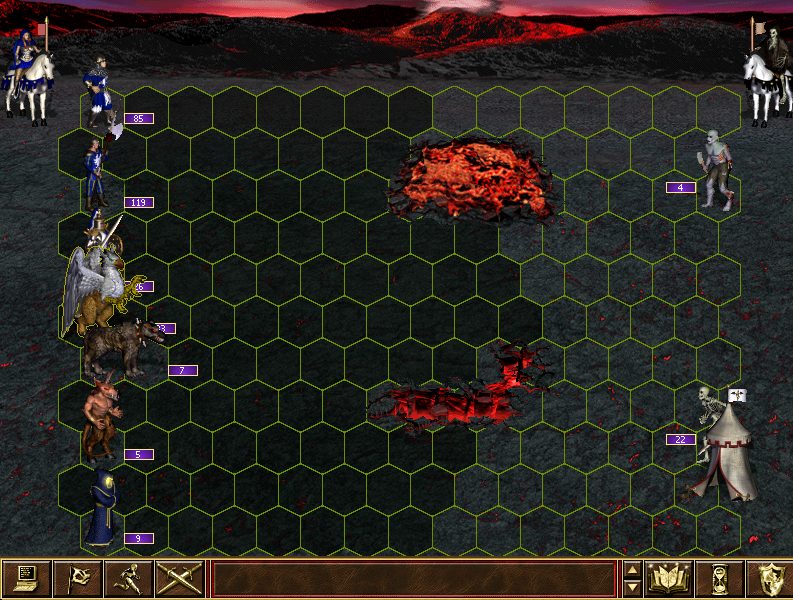Screen dimensions: 793x600
Task: Open the spellbook to cast a spell
Action: 670,578
